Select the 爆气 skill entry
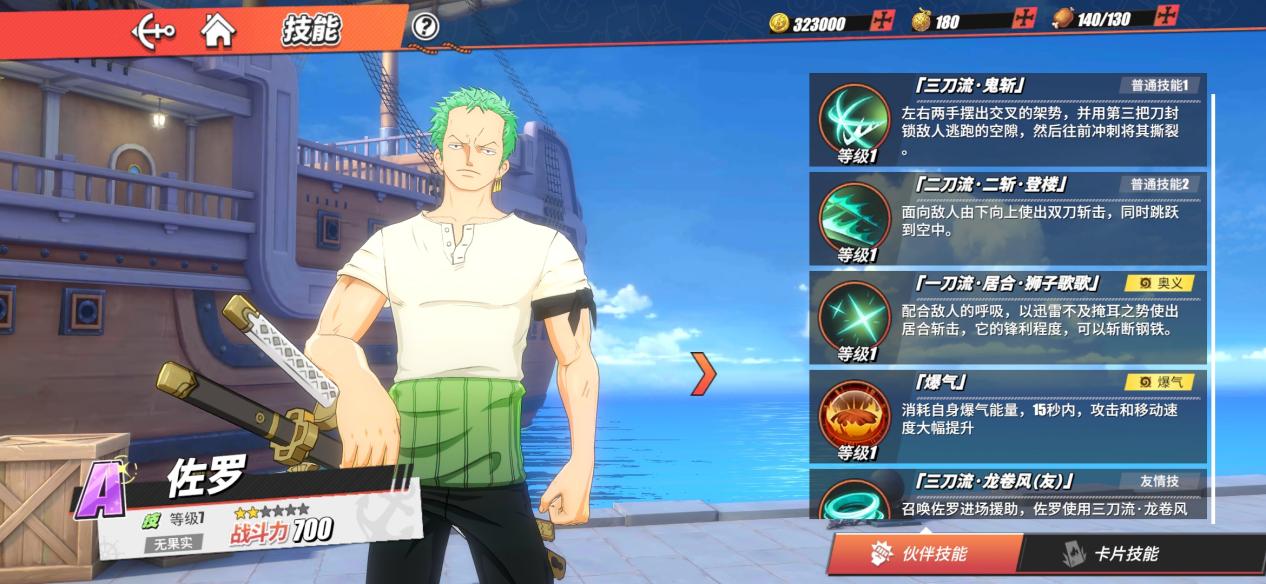 (1008, 416)
